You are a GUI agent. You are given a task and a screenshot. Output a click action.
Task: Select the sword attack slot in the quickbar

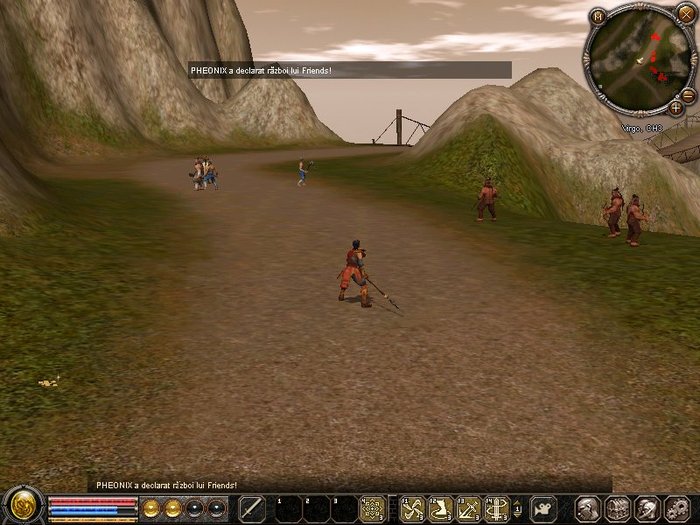click(252, 508)
